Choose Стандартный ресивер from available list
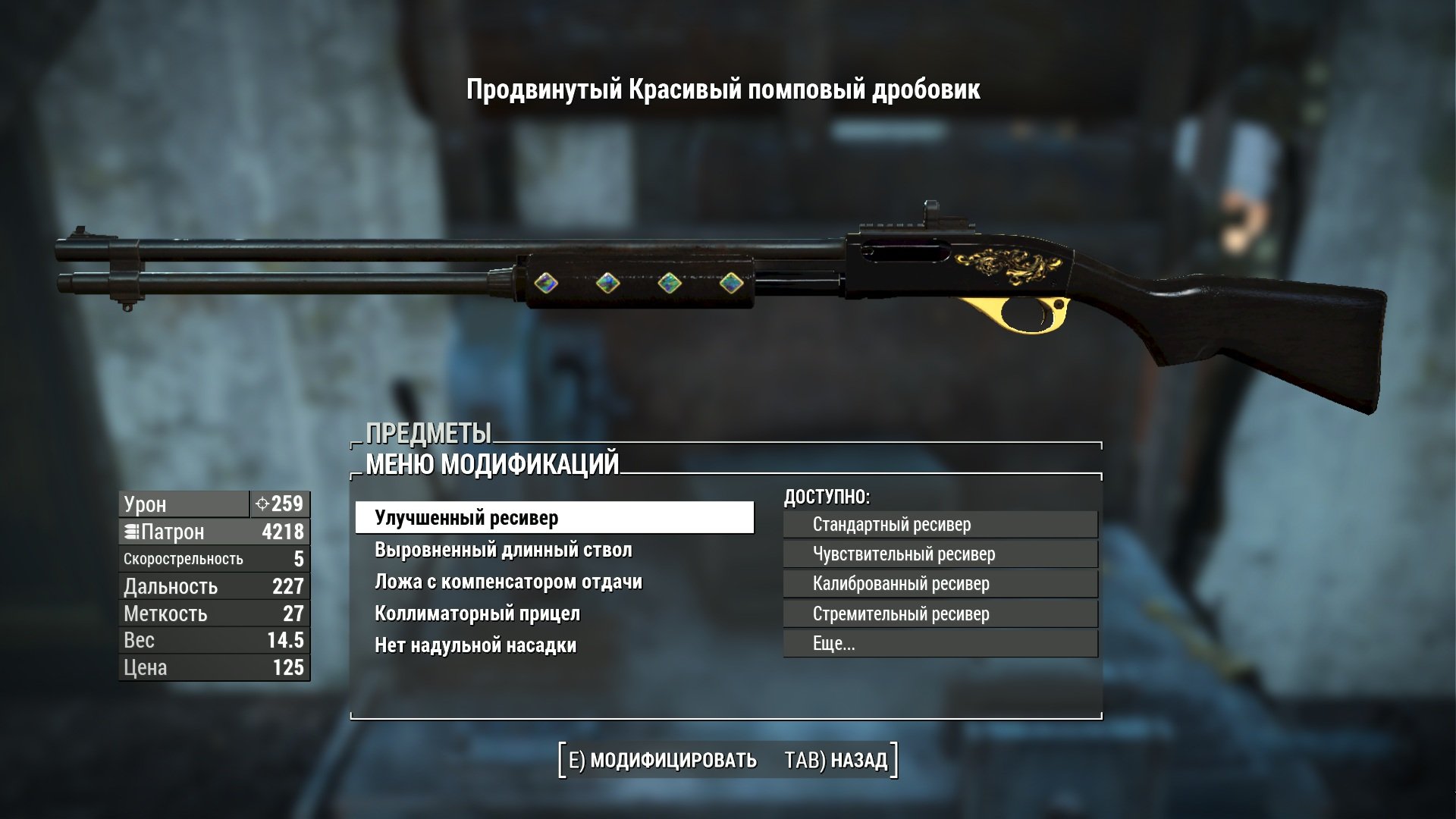Screen dimensions: 1456x819 pos(940,524)
